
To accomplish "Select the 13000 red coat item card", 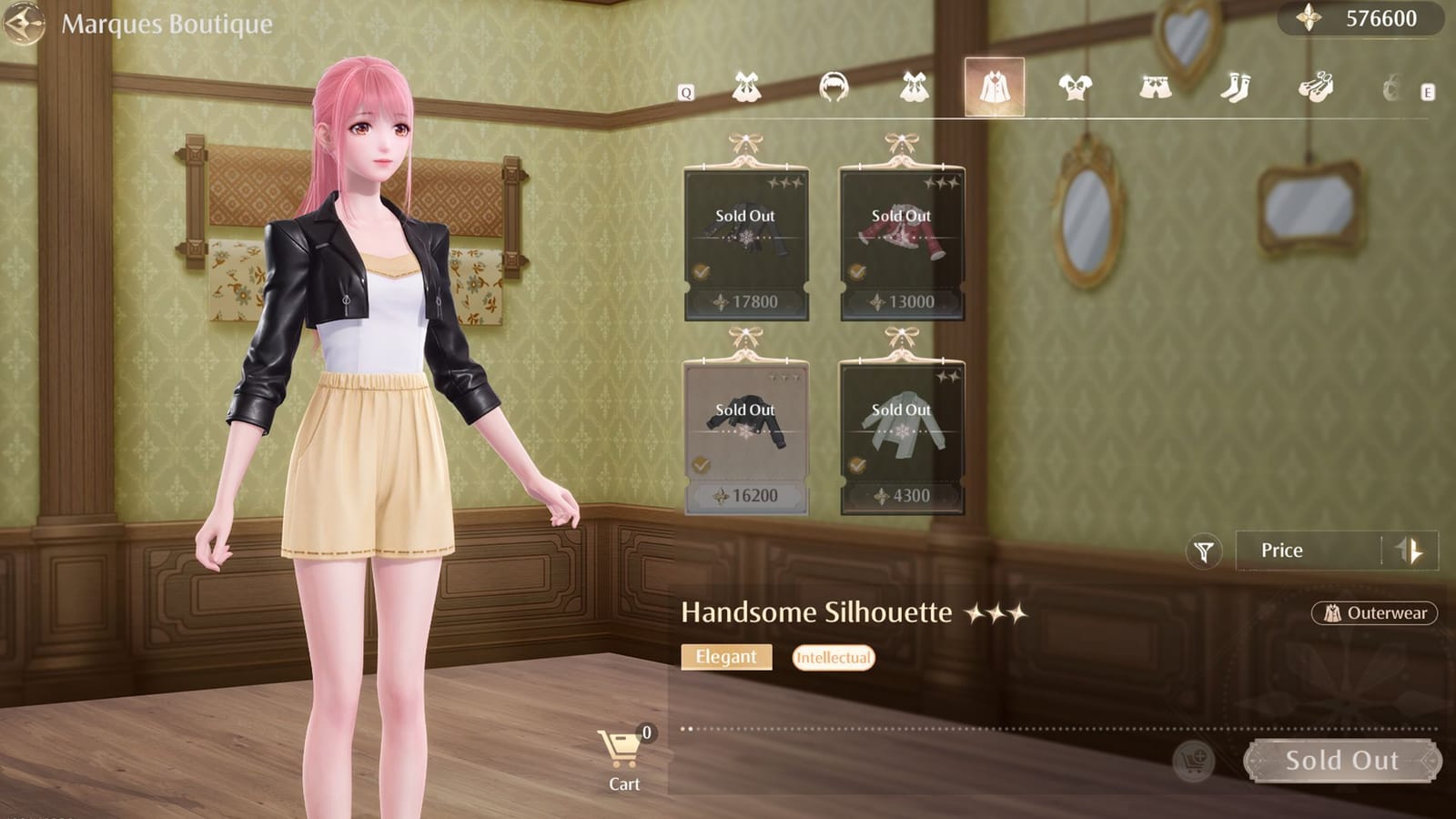I will tap(904, 238).
